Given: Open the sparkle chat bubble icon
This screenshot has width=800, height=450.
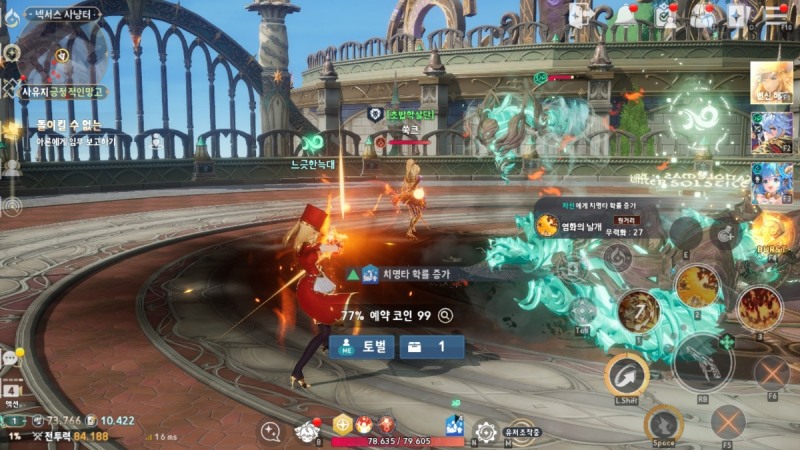Looking at the screenshot, I should click(x=270, y=431).
